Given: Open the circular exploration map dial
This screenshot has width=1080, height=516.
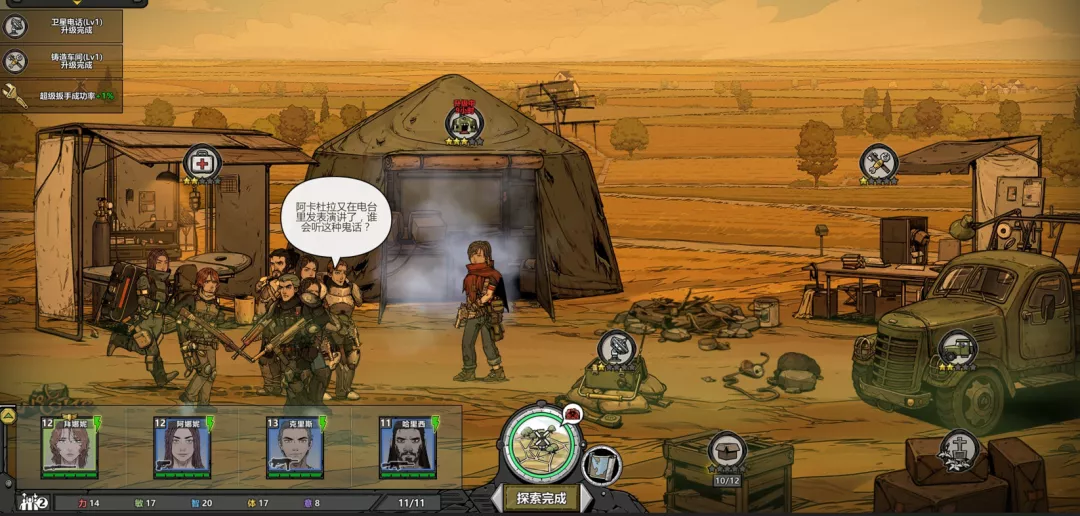Looking at the screenshot, I should [x=539, y=443].
